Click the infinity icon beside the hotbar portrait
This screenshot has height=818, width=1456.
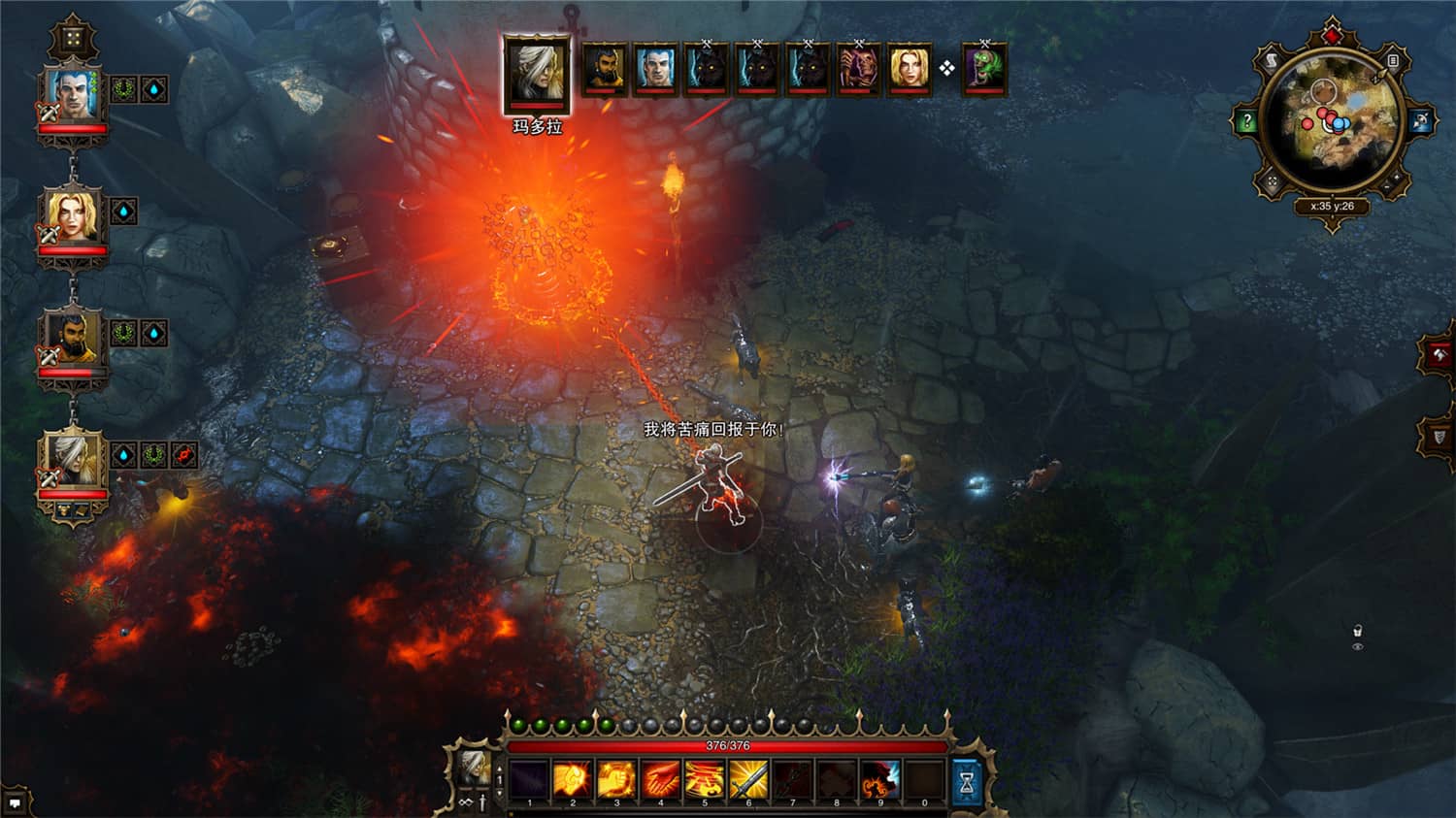(x=464, y=802)
